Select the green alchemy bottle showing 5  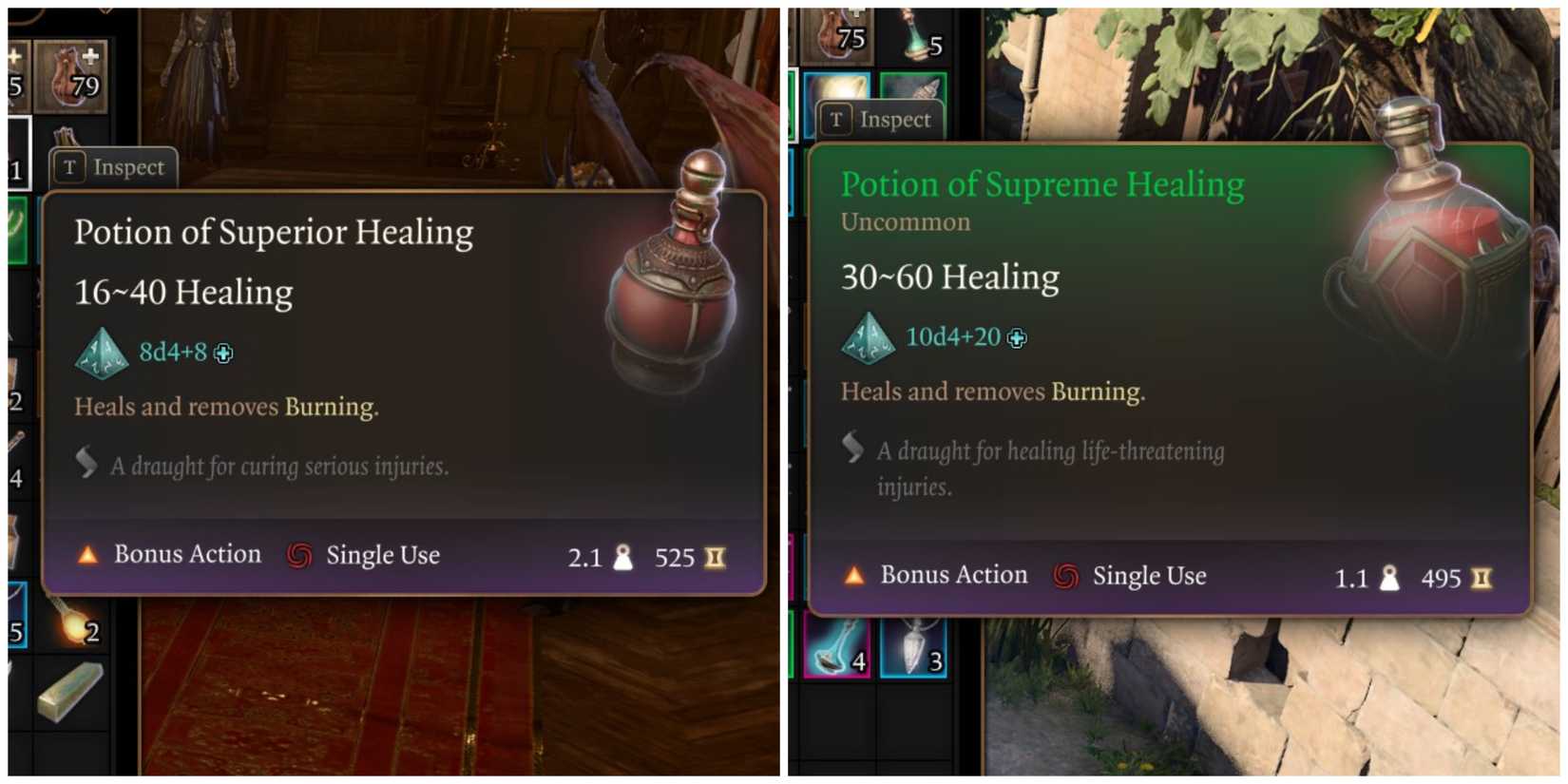[x=915, y=31]
